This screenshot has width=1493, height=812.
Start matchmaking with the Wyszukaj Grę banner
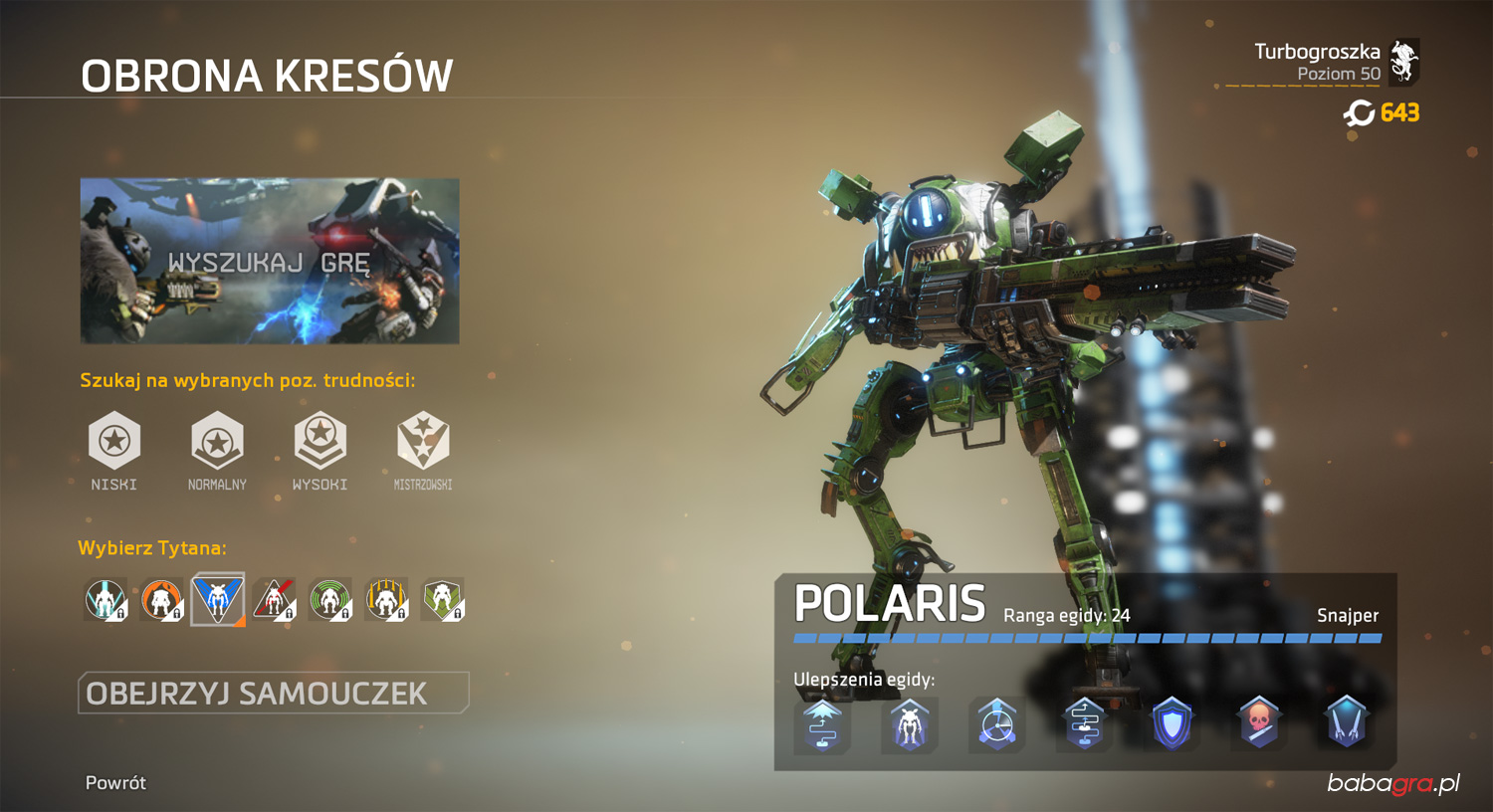[270, 261]
